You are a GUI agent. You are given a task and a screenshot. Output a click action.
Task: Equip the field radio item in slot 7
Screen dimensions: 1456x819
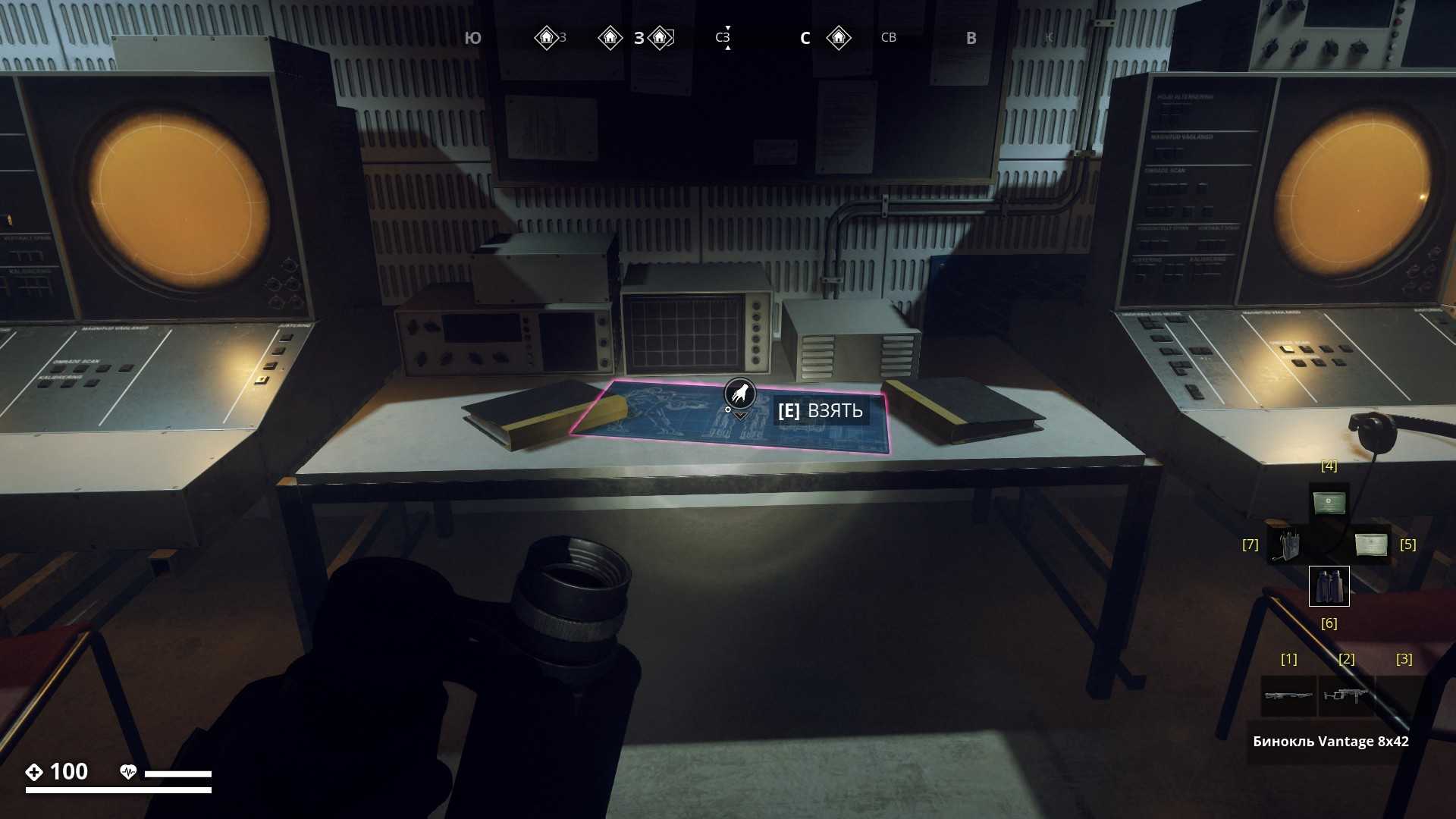(x=1286, y=544)
